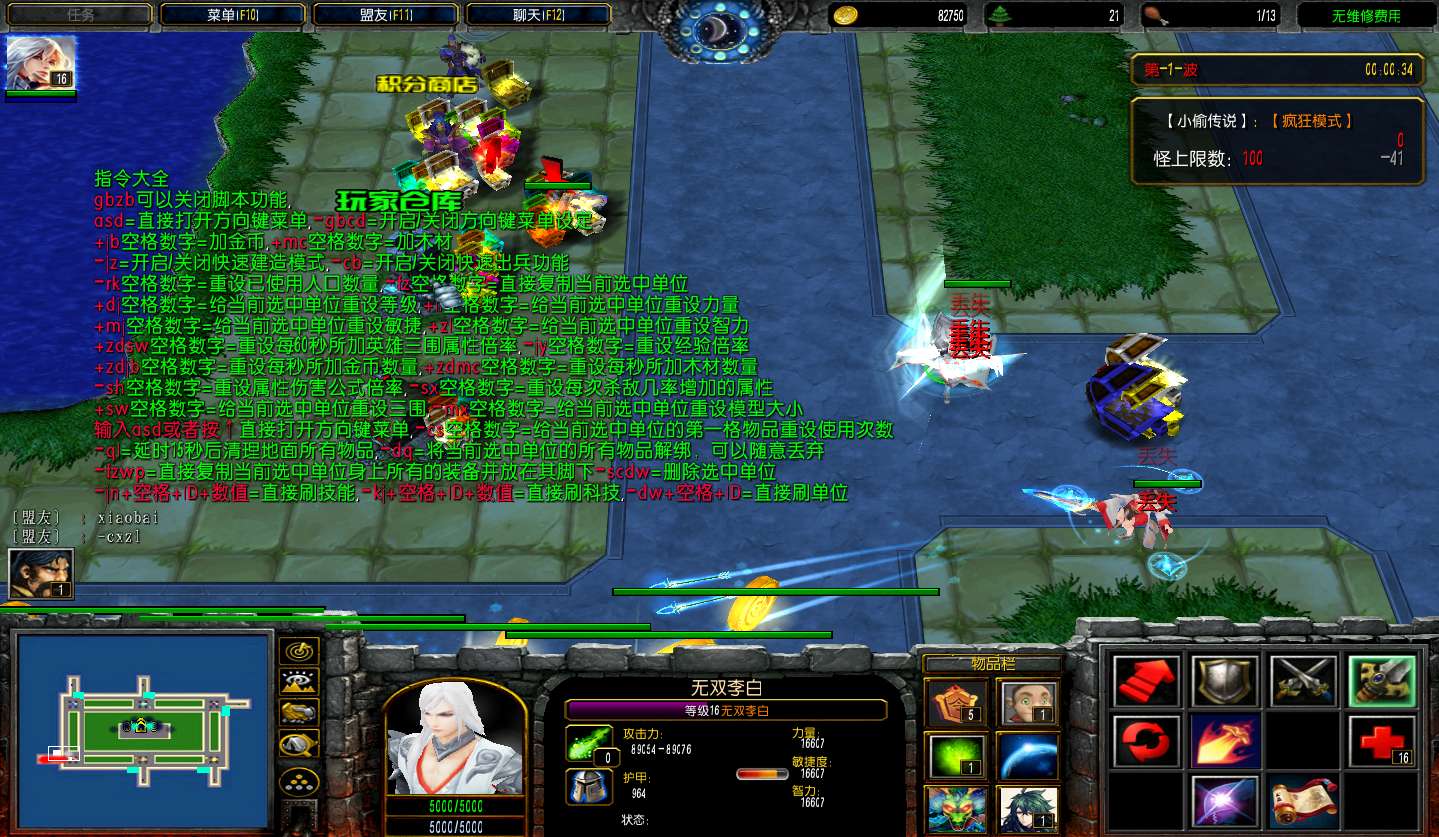Select the white-haired hero portrait icon
This screenshot has width=1439, height=837.
click(x=41, y=64)
